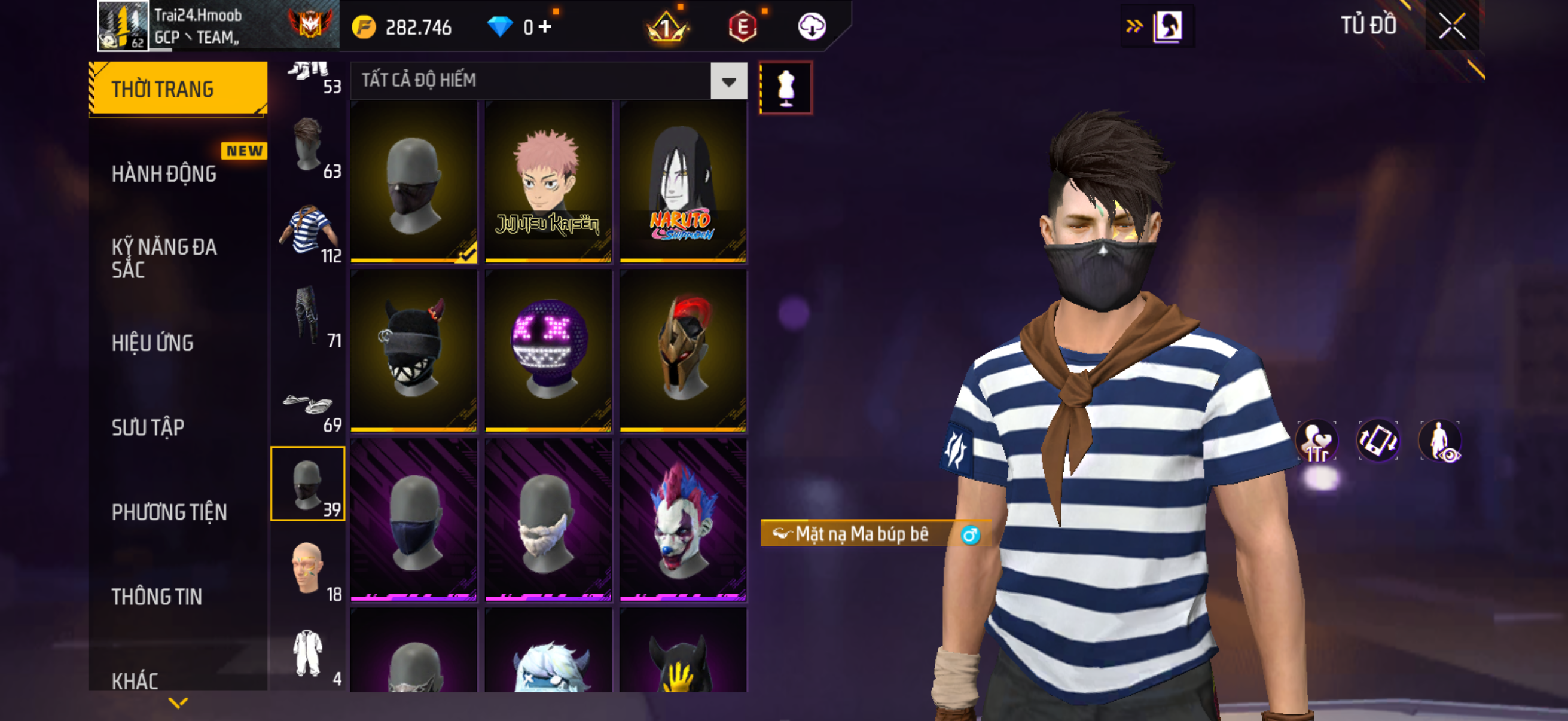Switch to the Phương Tiện tab

coord(169,512)
